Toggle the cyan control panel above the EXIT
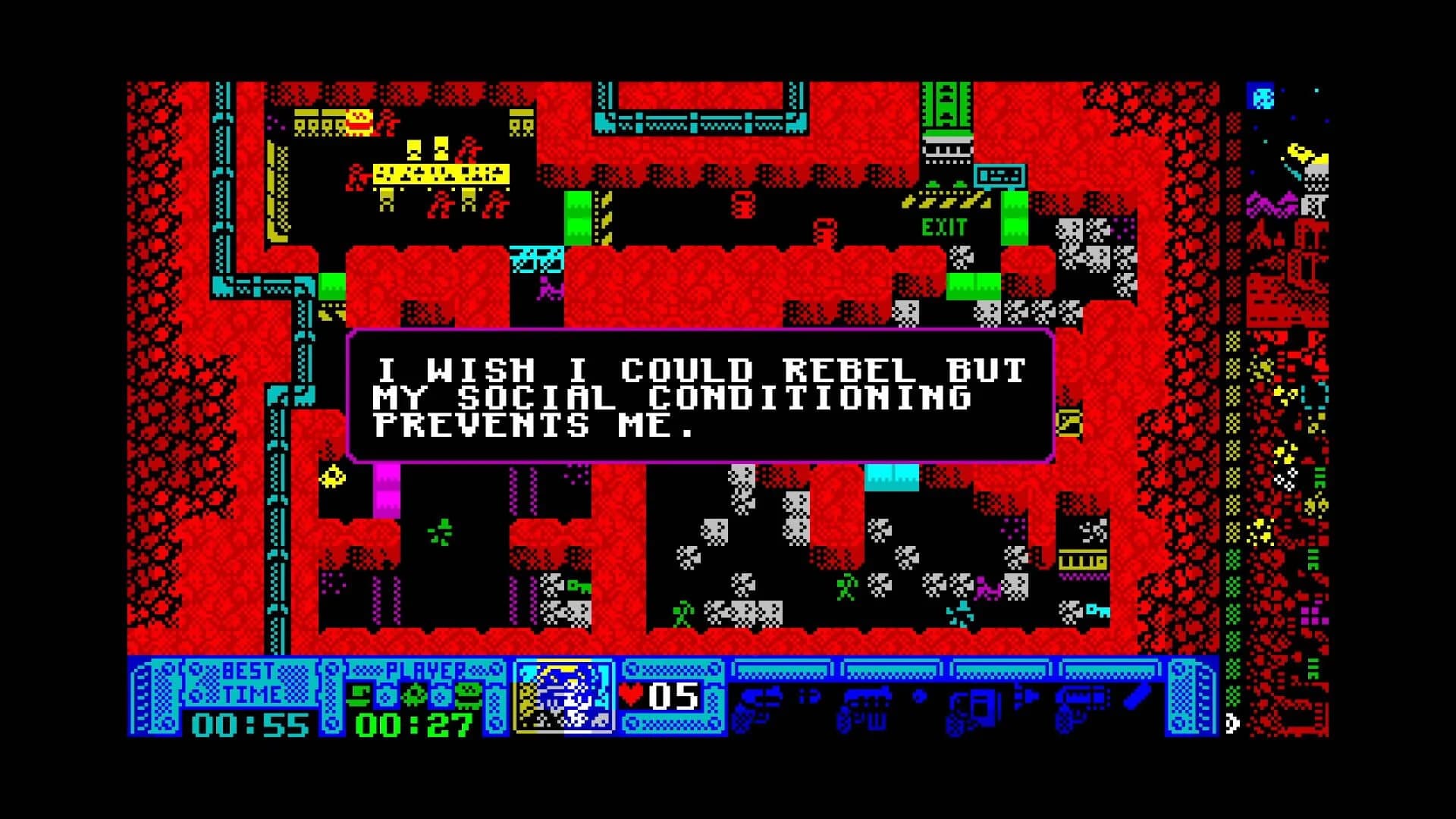This screenshot has height=819, width=1456. pos(1001,177)
